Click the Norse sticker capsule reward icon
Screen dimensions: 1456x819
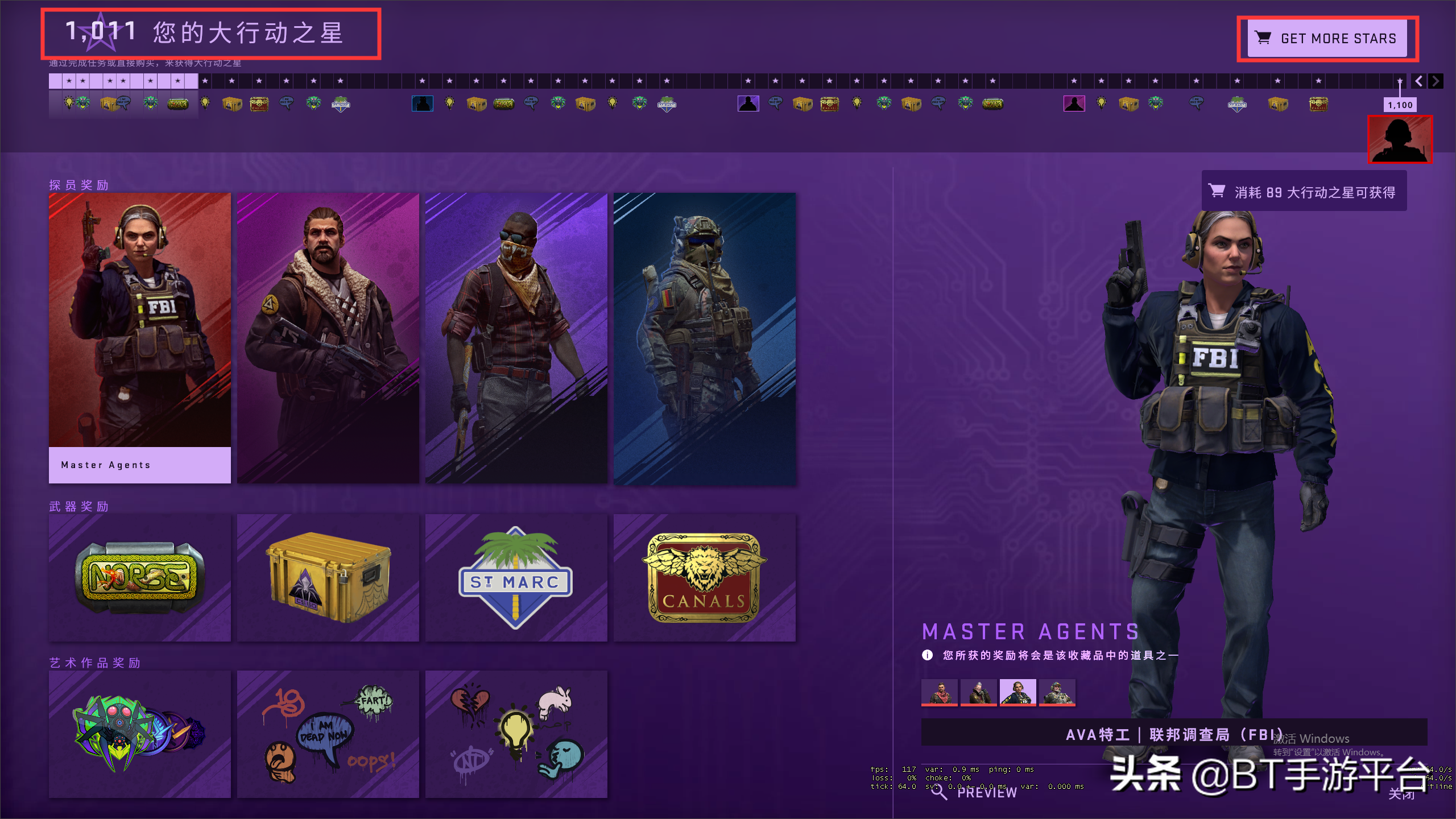(x=139, y=577)
